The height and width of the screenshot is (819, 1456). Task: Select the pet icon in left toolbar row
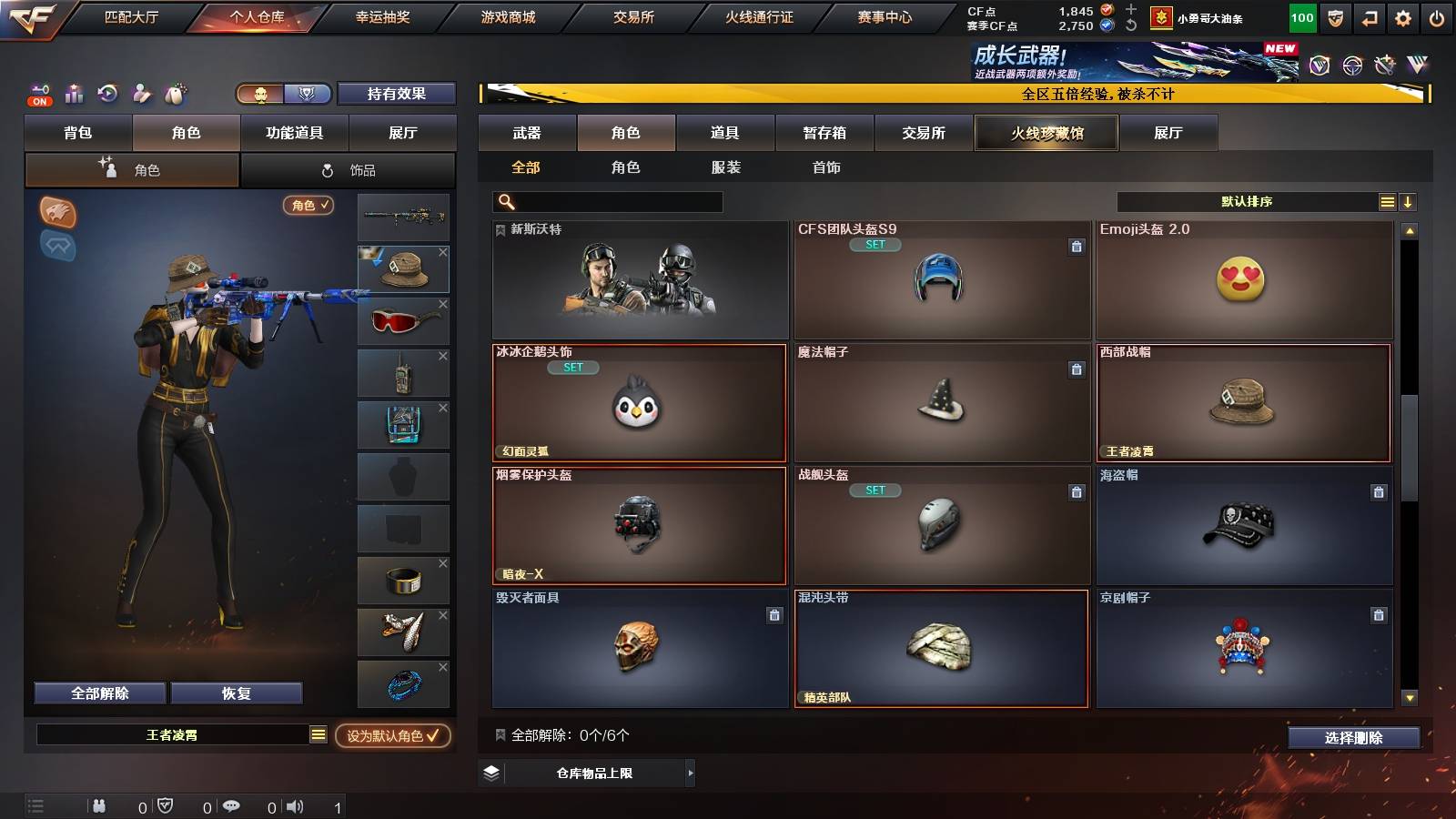click(176, 94)
